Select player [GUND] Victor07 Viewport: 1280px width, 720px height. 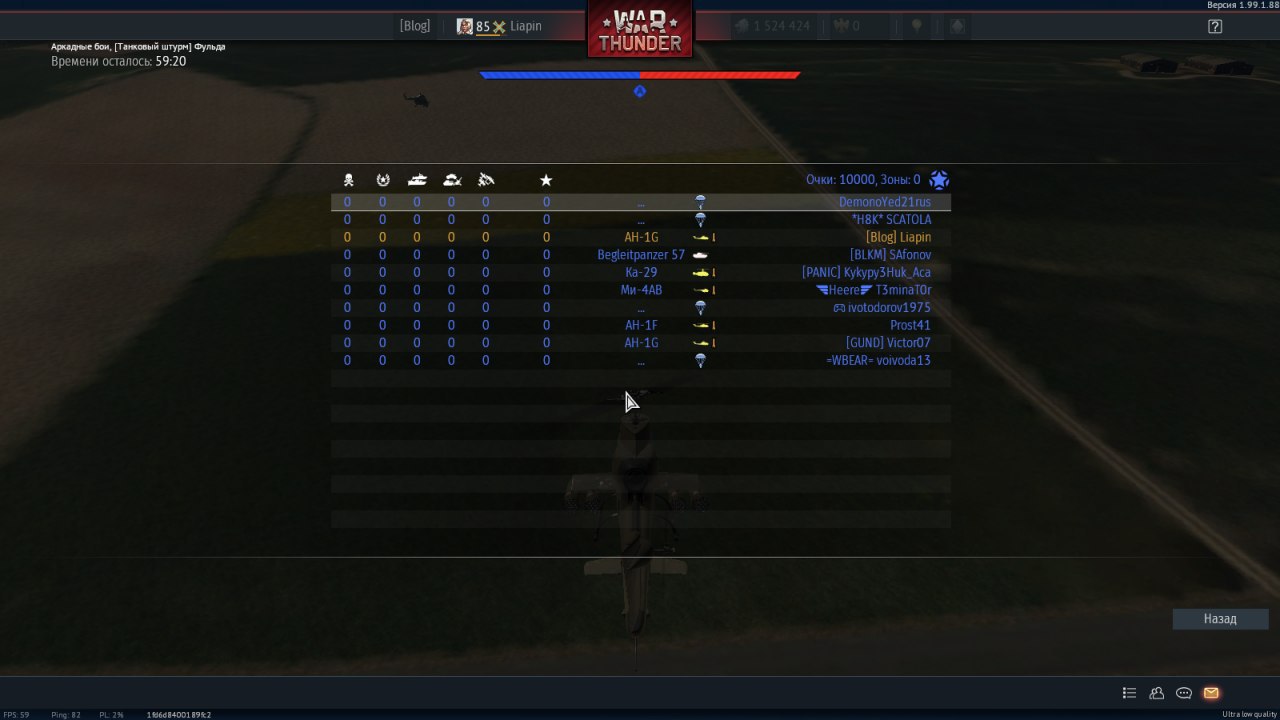tap(888, 343)
